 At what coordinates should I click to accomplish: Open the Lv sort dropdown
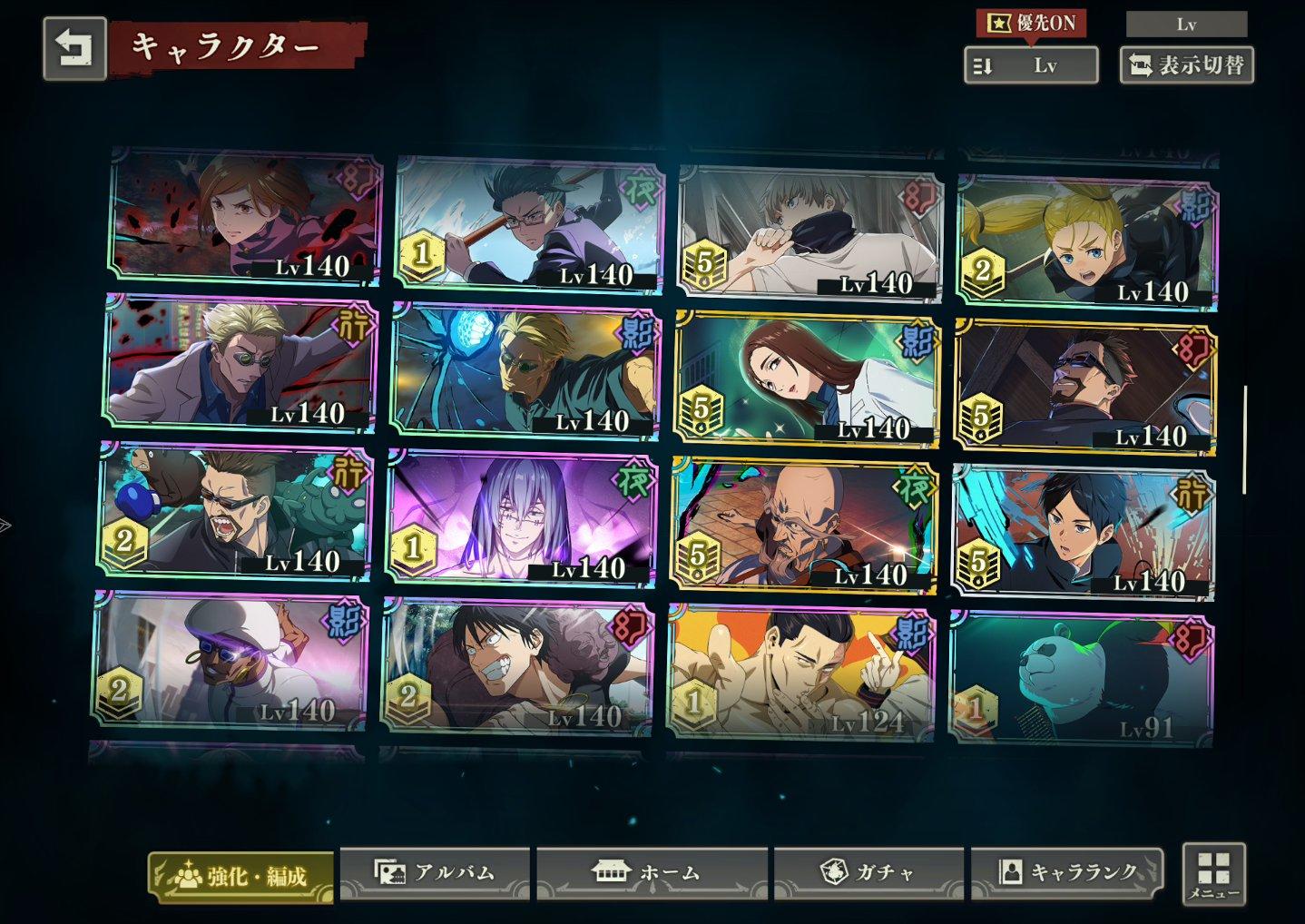[x=1031, y=64]
